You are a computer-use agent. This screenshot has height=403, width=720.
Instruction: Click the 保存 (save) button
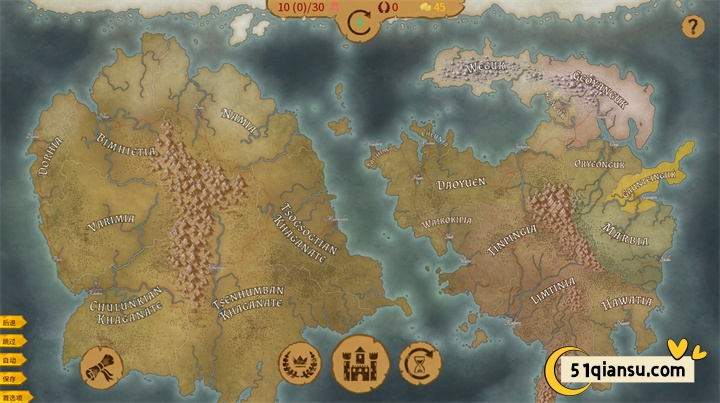(x=11, y=379)
